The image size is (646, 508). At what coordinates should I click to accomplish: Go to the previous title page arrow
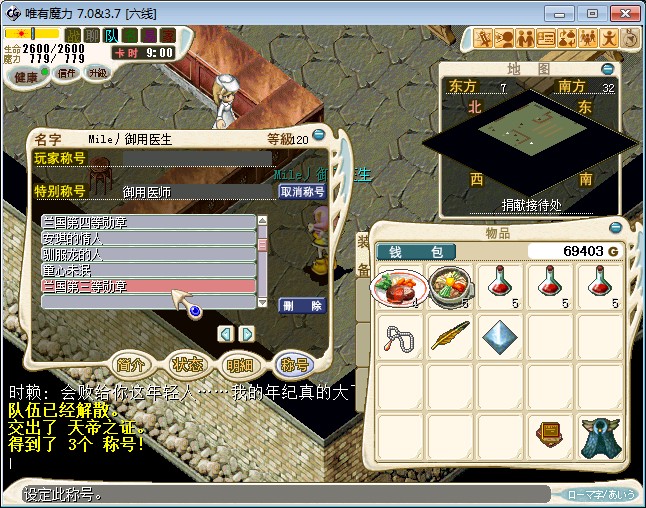[226, 333]
